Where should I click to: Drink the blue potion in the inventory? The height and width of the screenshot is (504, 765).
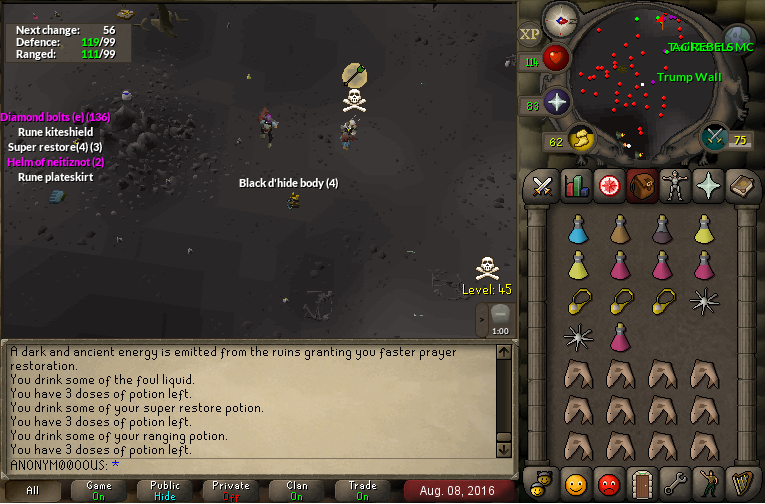tap(578, 231)
